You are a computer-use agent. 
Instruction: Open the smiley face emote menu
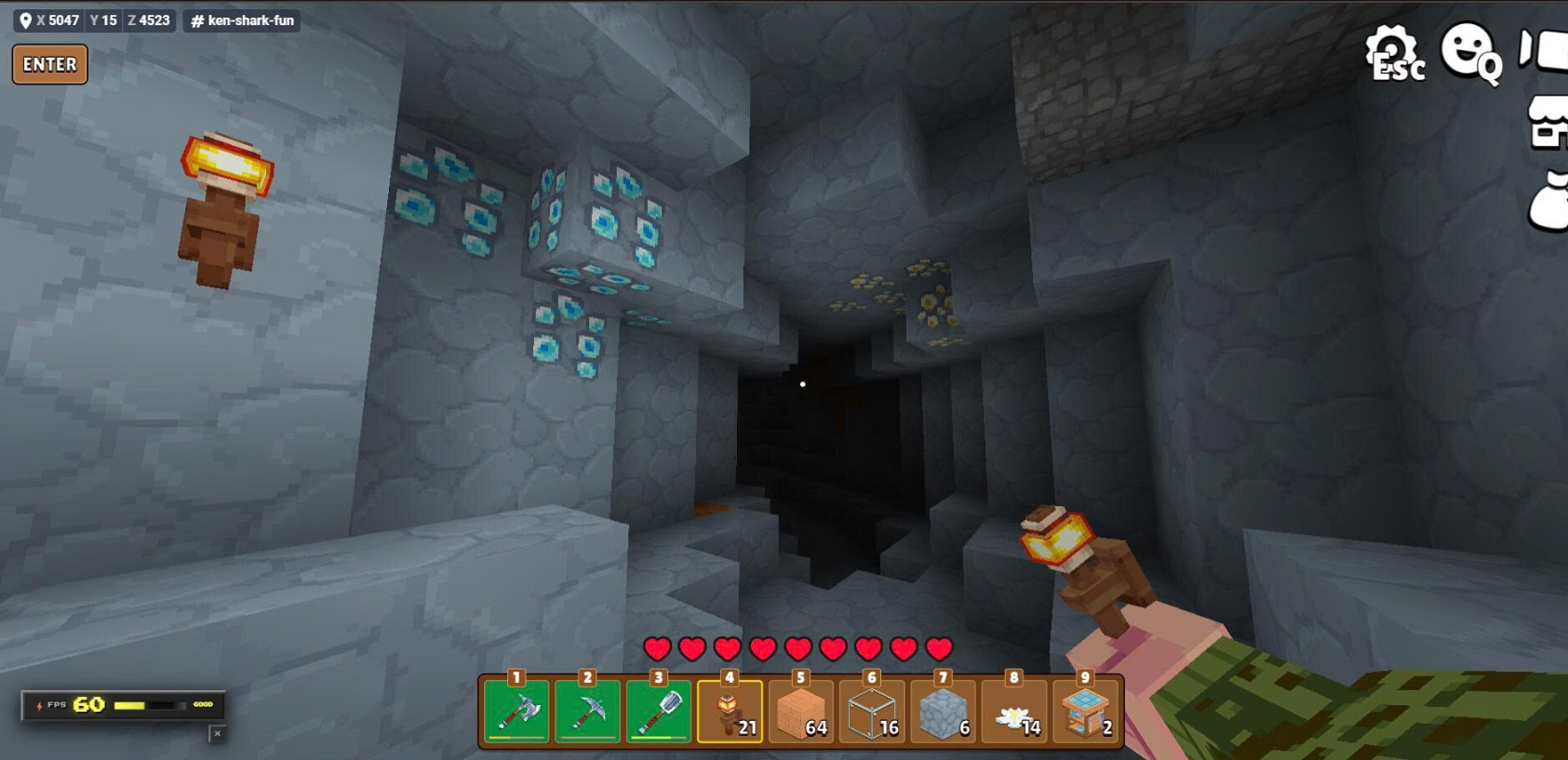1469,51
